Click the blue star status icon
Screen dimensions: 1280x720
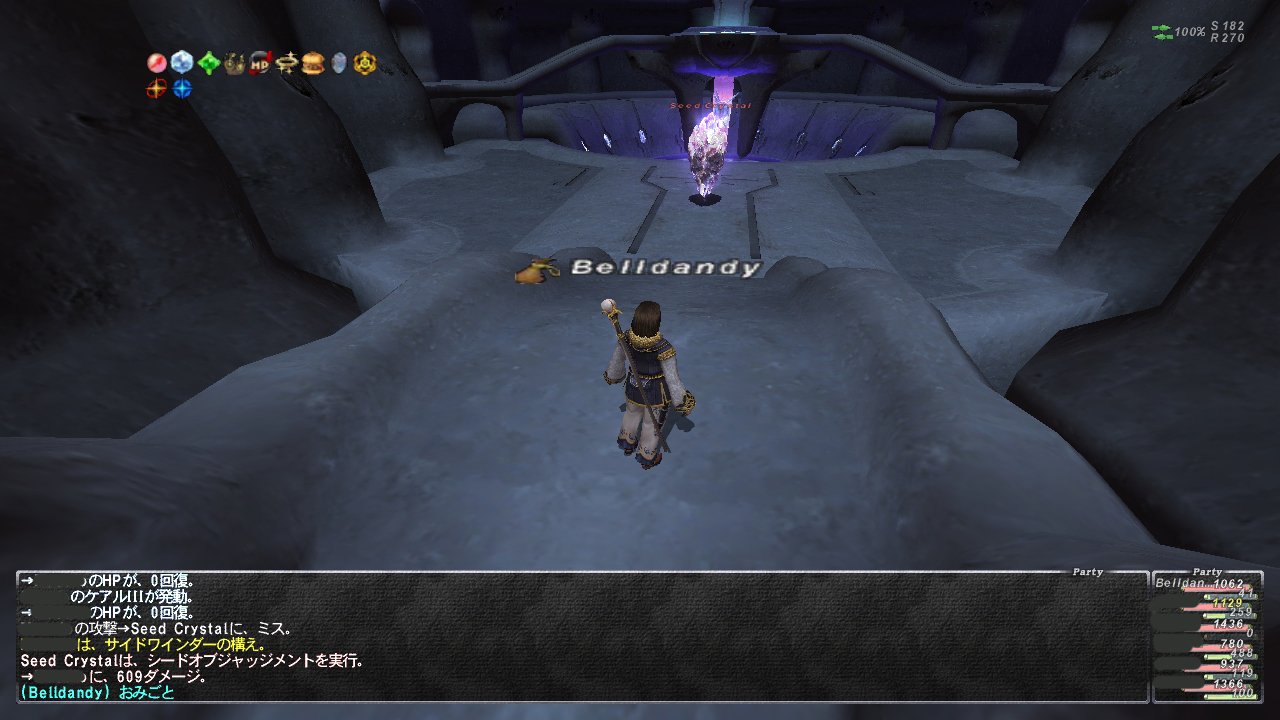point(182,89)
